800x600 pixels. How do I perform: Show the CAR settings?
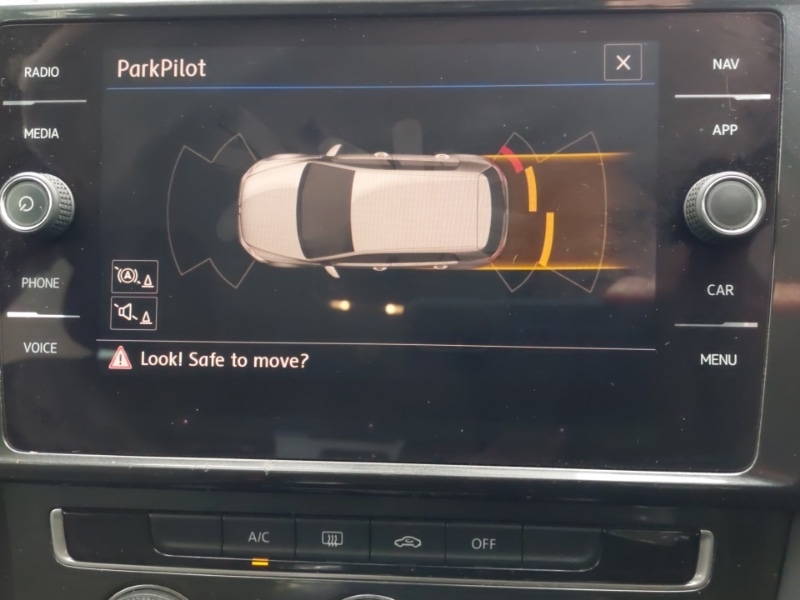tap(720, 290)
